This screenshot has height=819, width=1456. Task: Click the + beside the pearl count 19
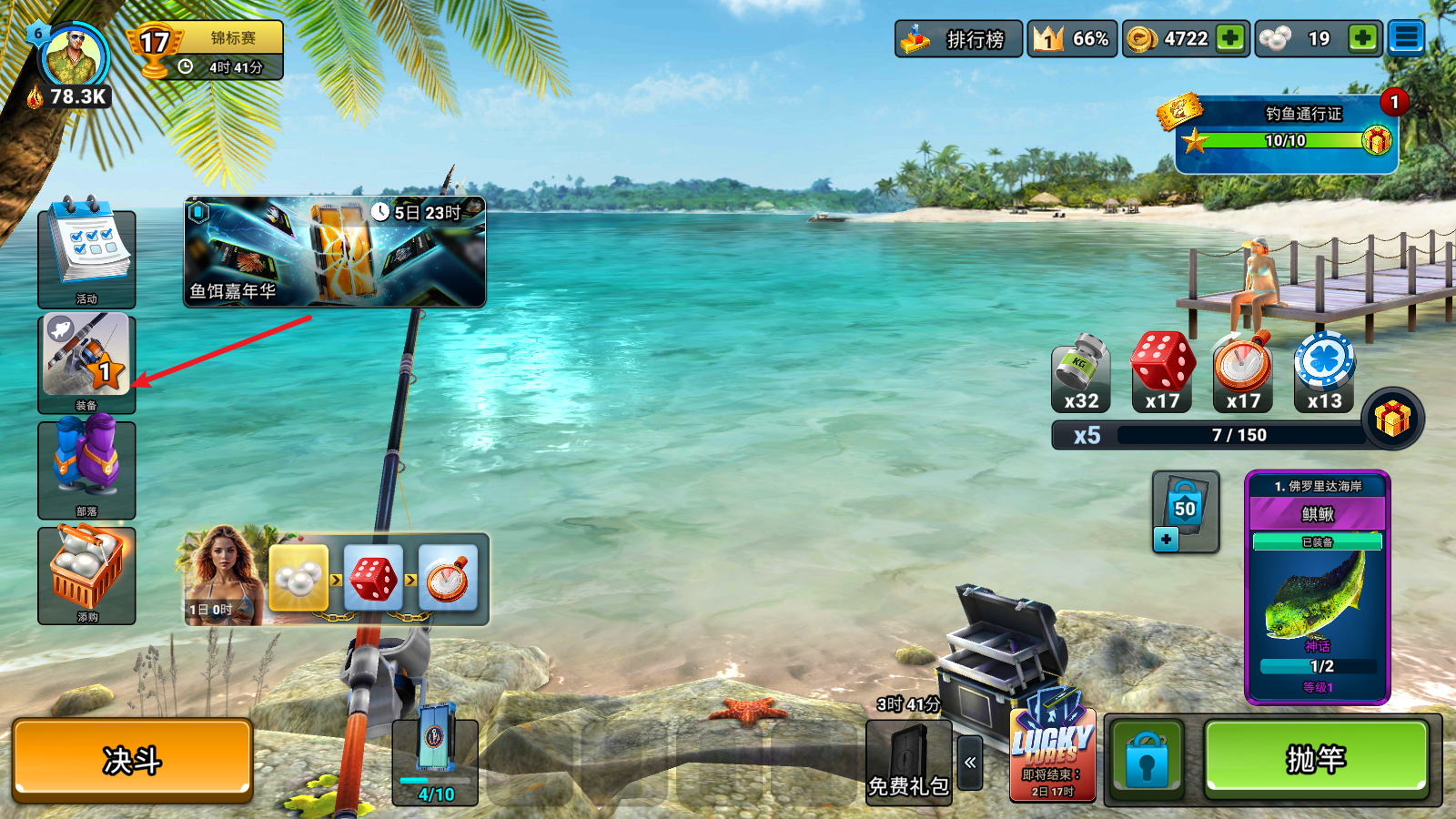tap(1360, 38)
